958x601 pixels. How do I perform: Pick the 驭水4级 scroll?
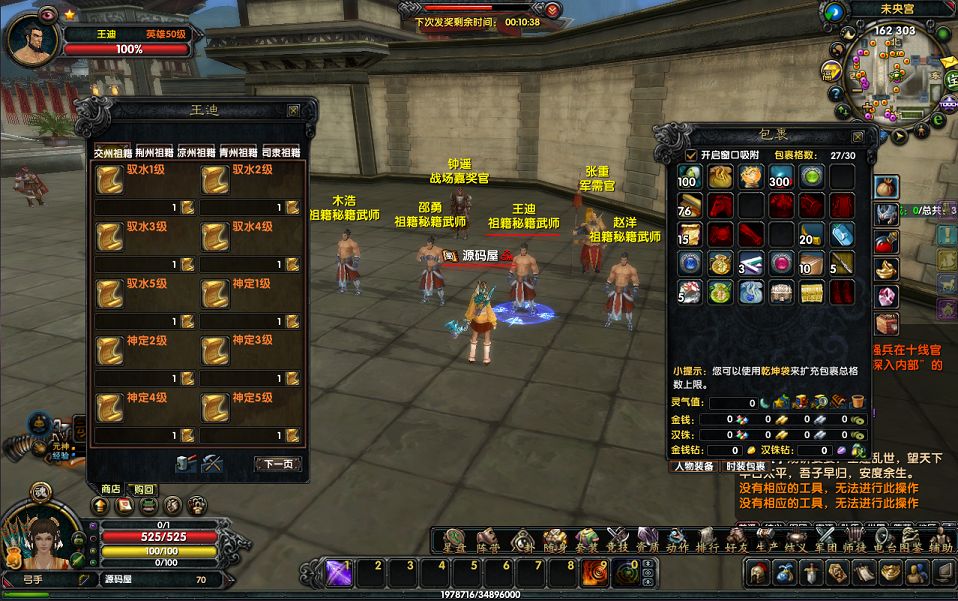point(215,236)
